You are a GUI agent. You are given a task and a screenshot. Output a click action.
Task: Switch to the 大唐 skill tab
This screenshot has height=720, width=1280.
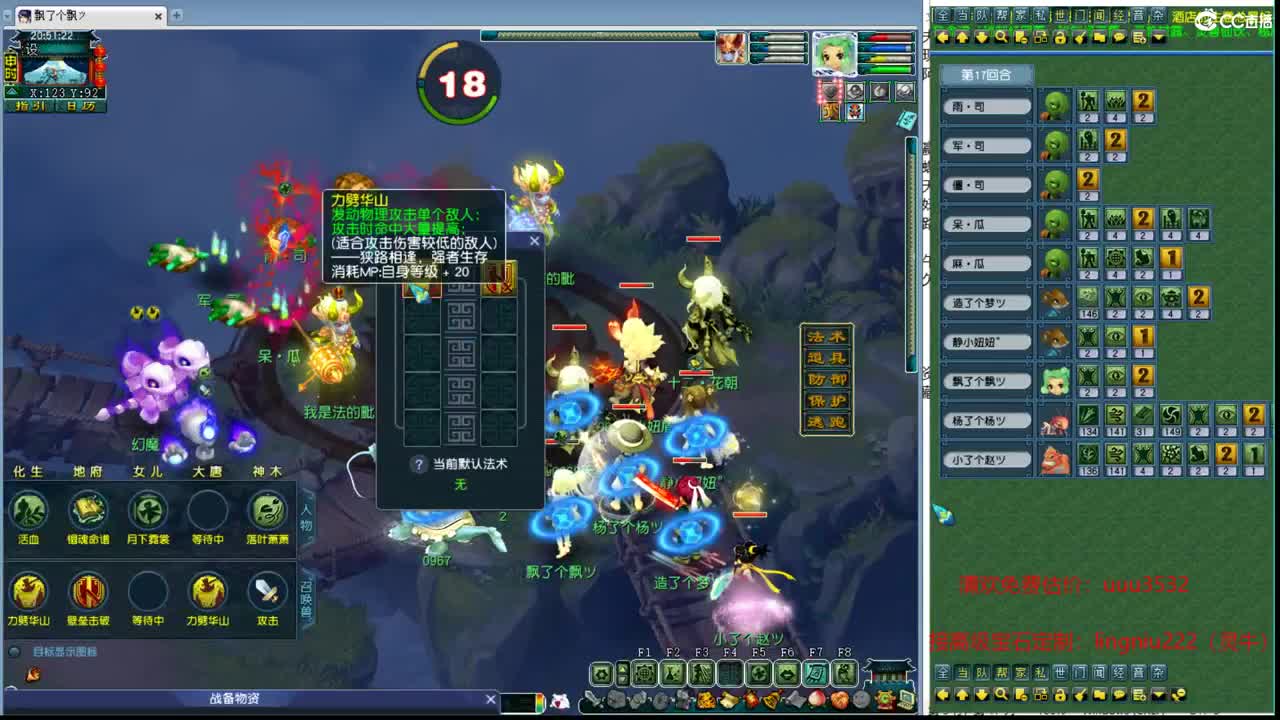(208, 470)
